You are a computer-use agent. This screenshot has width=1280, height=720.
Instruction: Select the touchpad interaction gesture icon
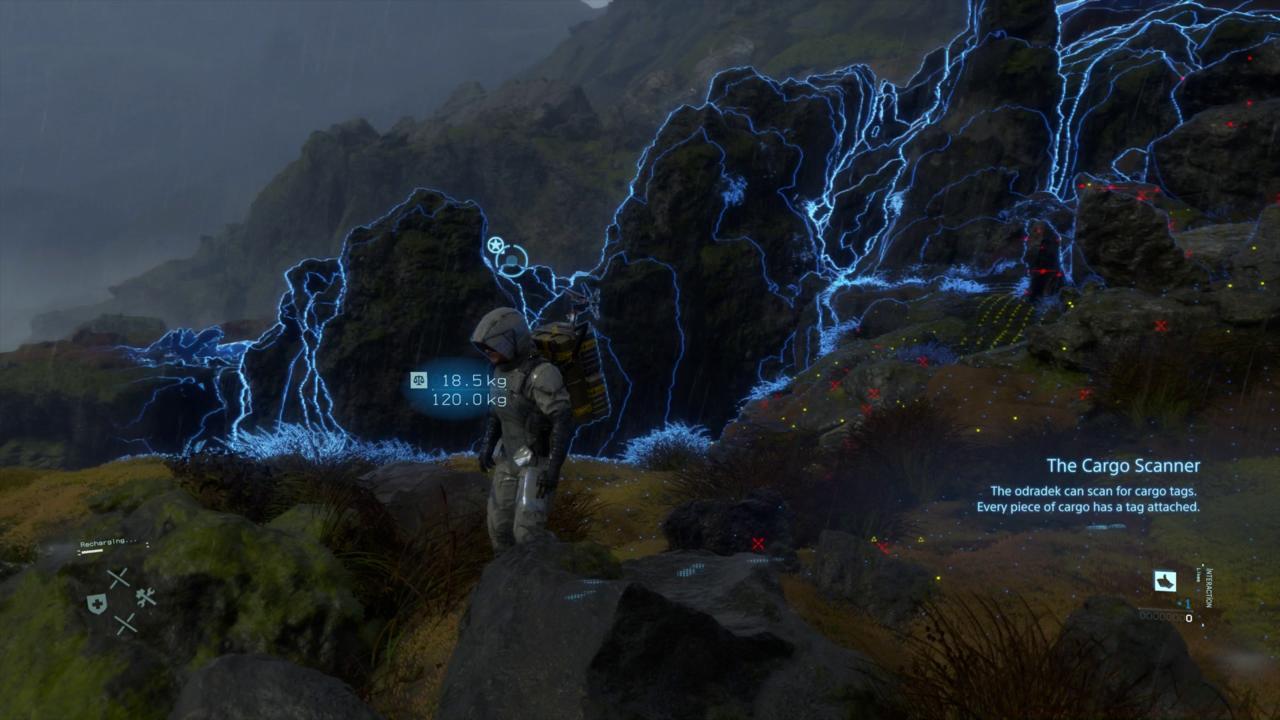(1164, 581)
